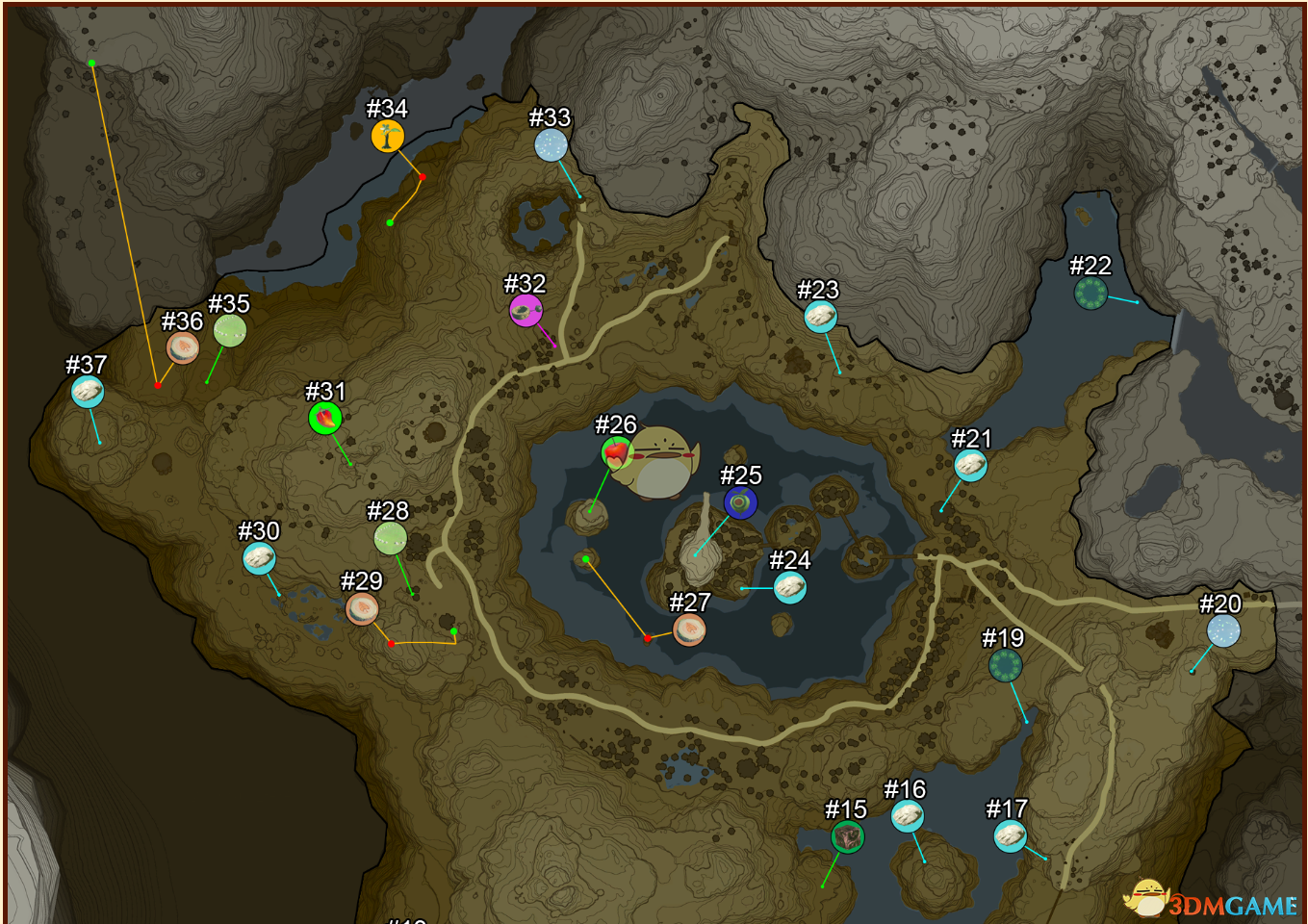Select rock marker #23

[x=820, y=317]
